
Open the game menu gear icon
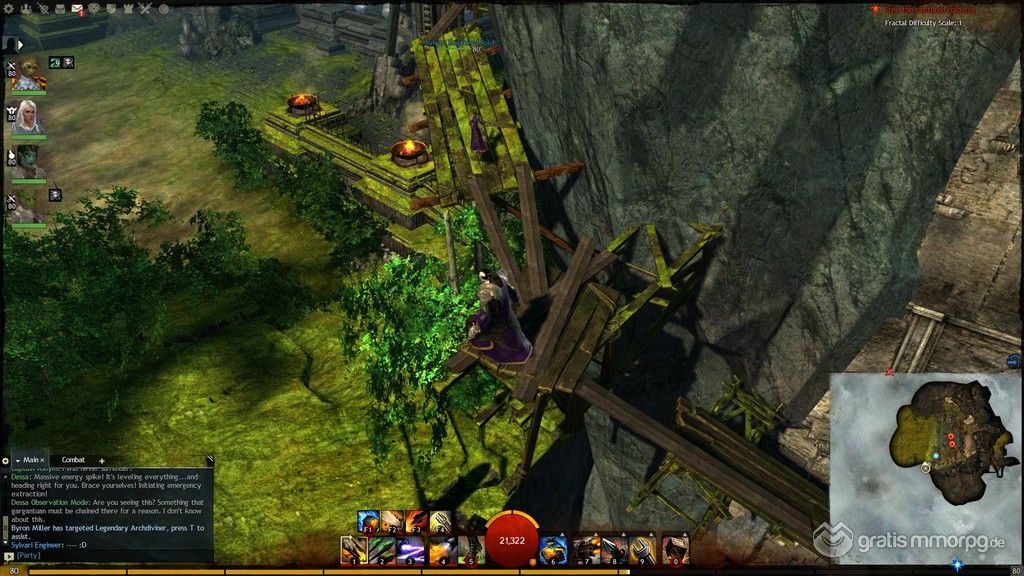(9, 9)
